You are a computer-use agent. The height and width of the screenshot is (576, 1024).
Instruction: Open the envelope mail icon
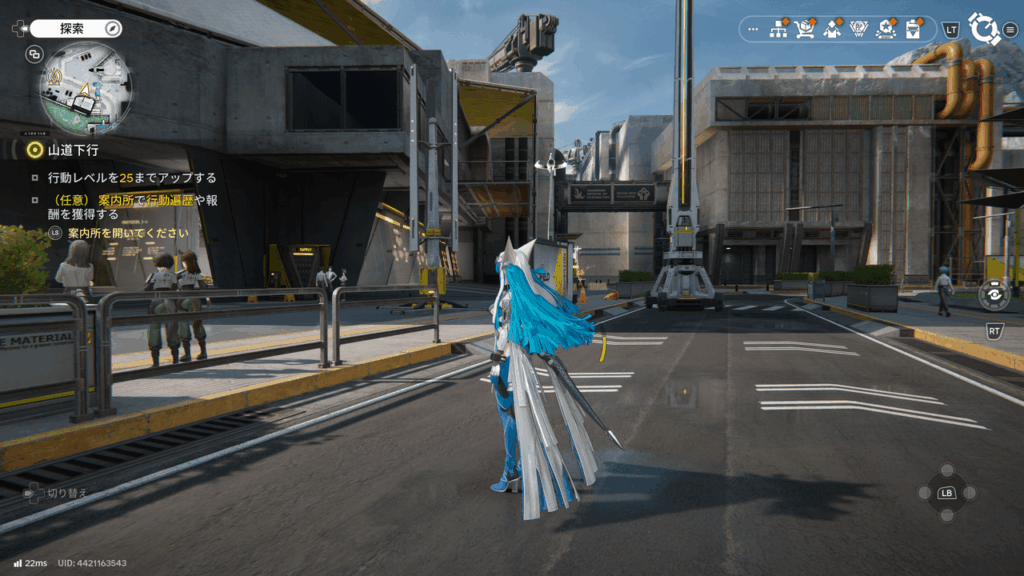832,29
